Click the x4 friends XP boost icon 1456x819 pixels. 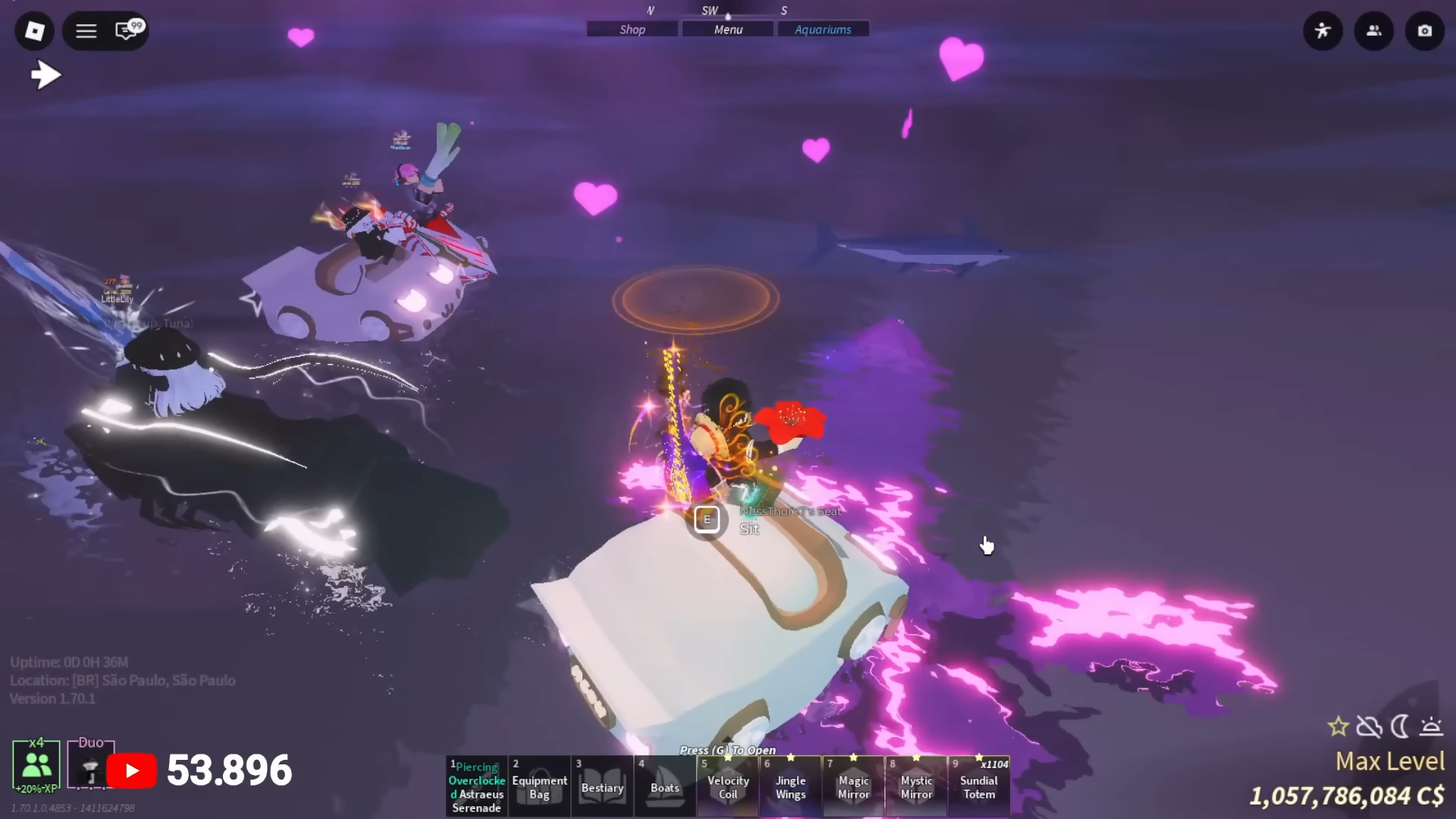pyautogui.click(x=36, y=766)
